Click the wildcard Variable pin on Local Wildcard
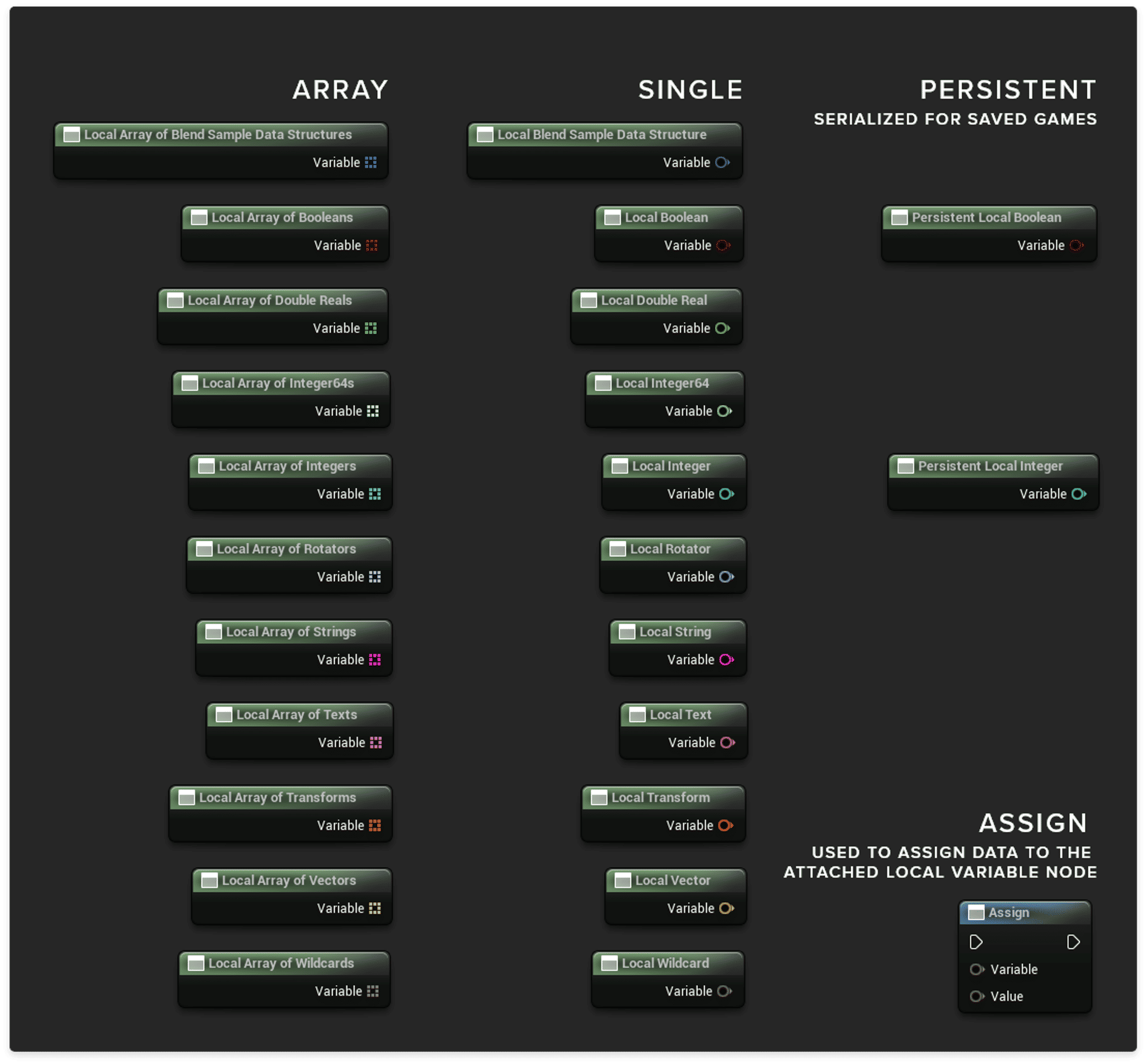 pos(724,991)
